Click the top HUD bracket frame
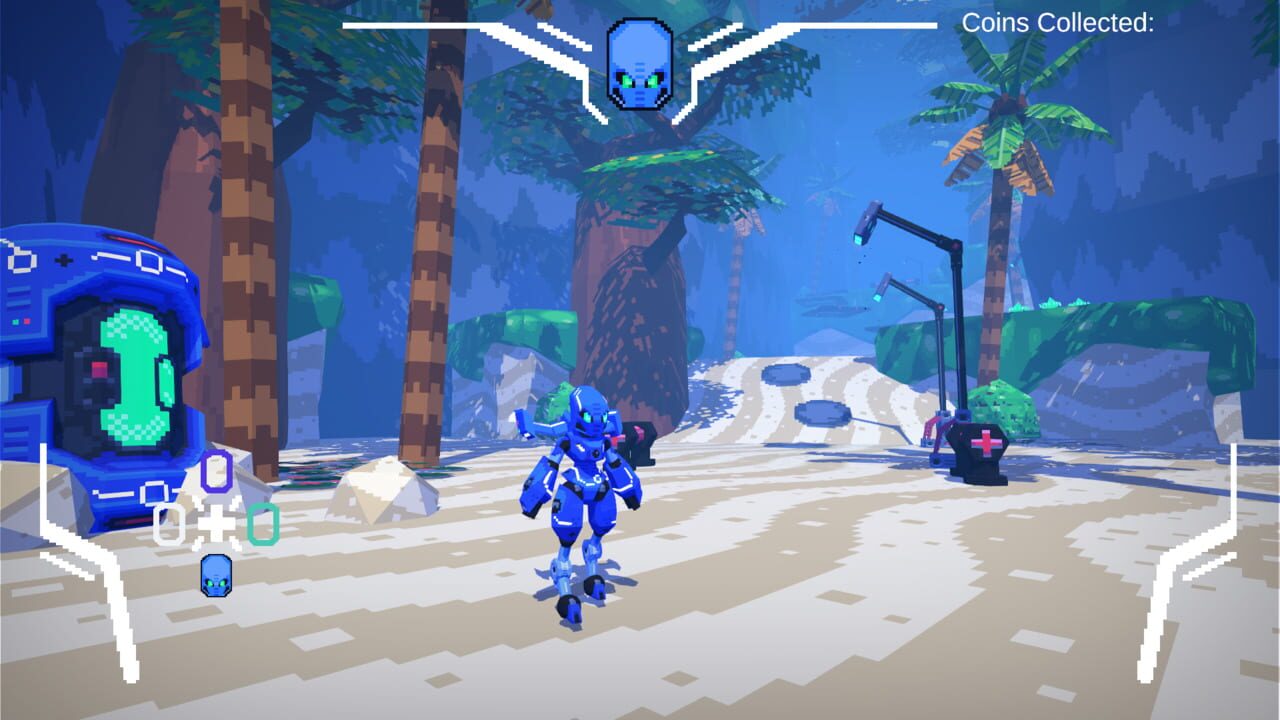Image resolution: width=1280 pixels, height=720 pixels. point(450,25)
